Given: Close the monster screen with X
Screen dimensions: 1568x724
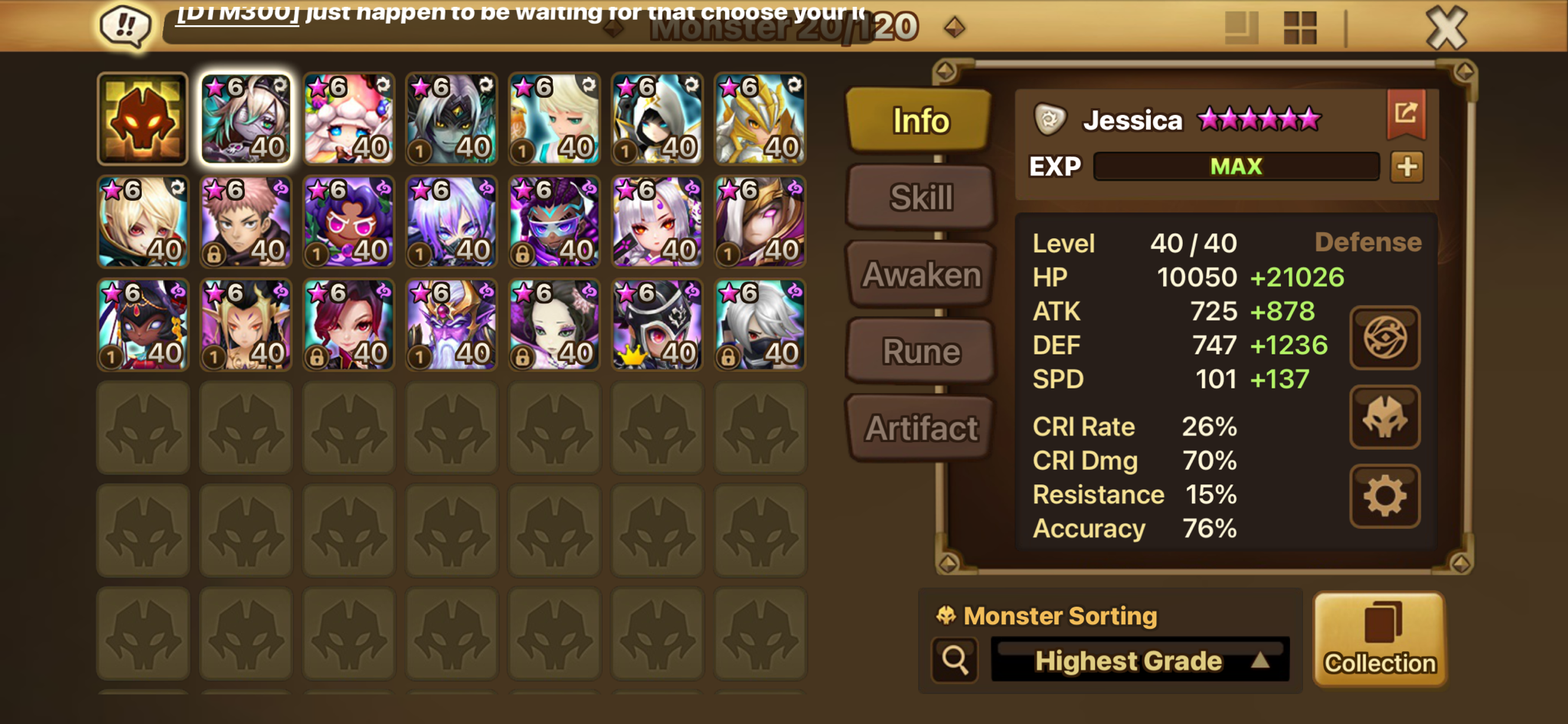Looking at the screenshot, I should (1446, 28).
